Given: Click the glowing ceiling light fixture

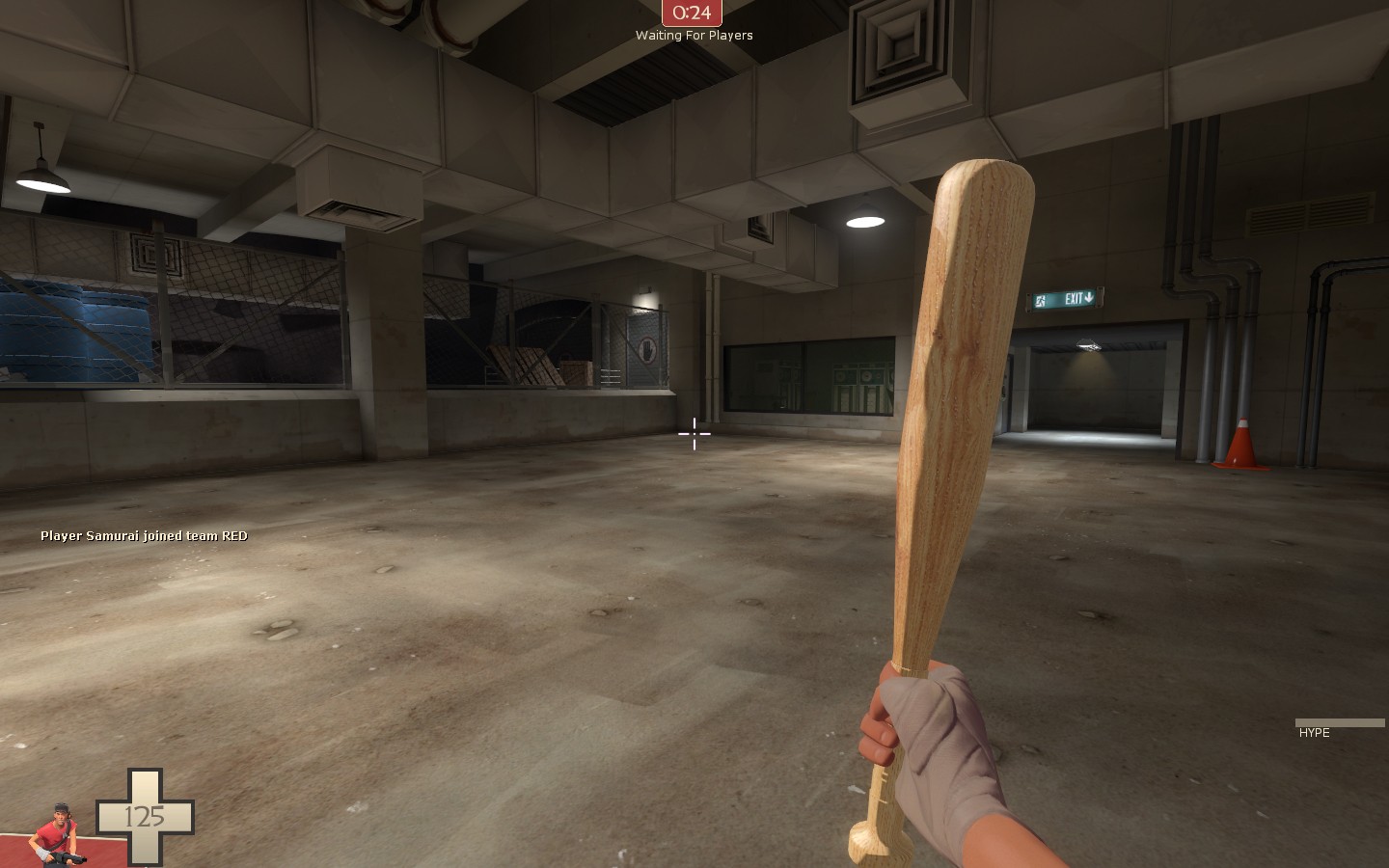Looking at the screenshot, I should 865,220.
